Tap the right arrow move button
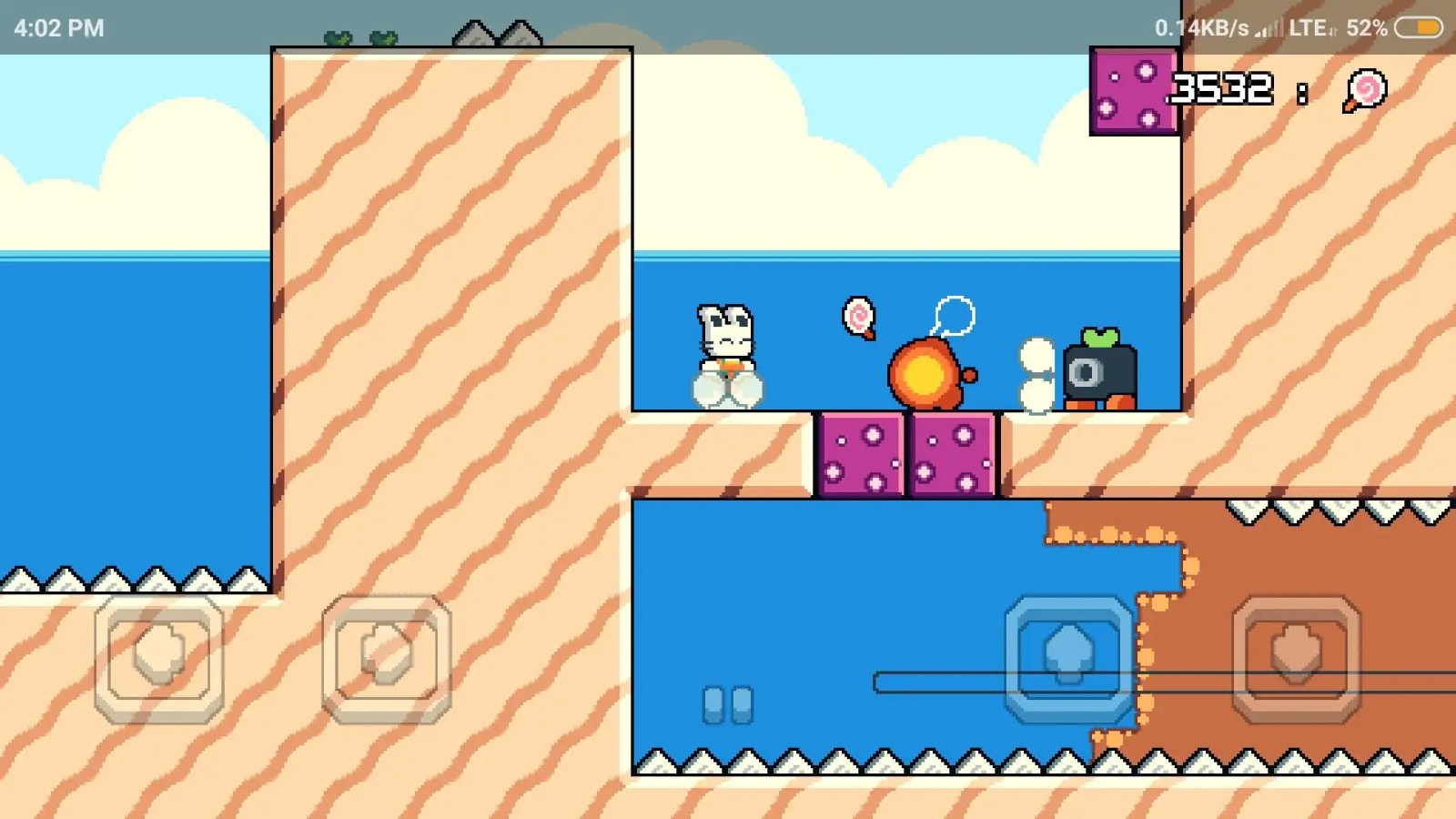Viewport: 1456px width, 819px height. (x=387, y=657)
